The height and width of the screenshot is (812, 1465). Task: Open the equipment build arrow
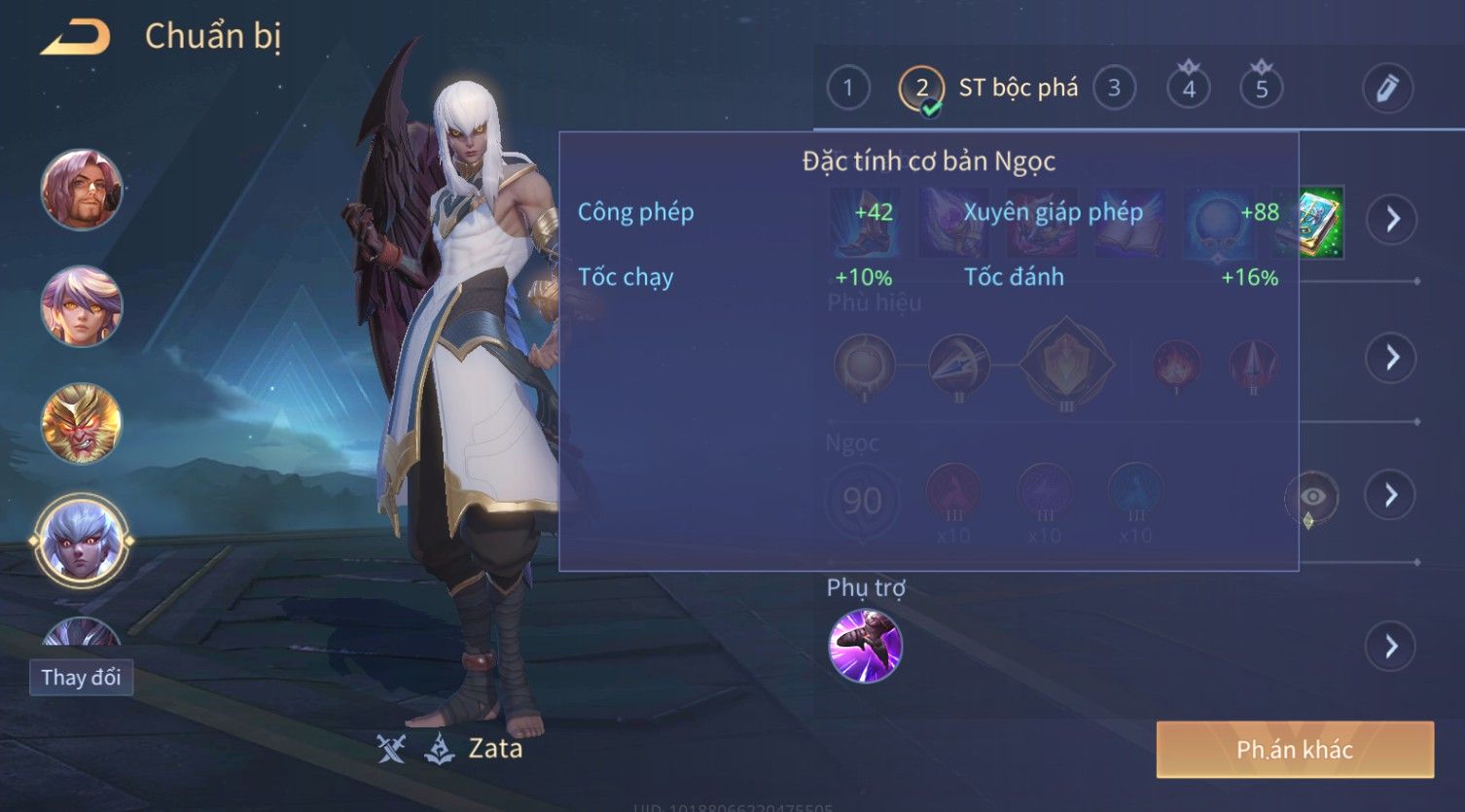click(x=1392, y=220)
